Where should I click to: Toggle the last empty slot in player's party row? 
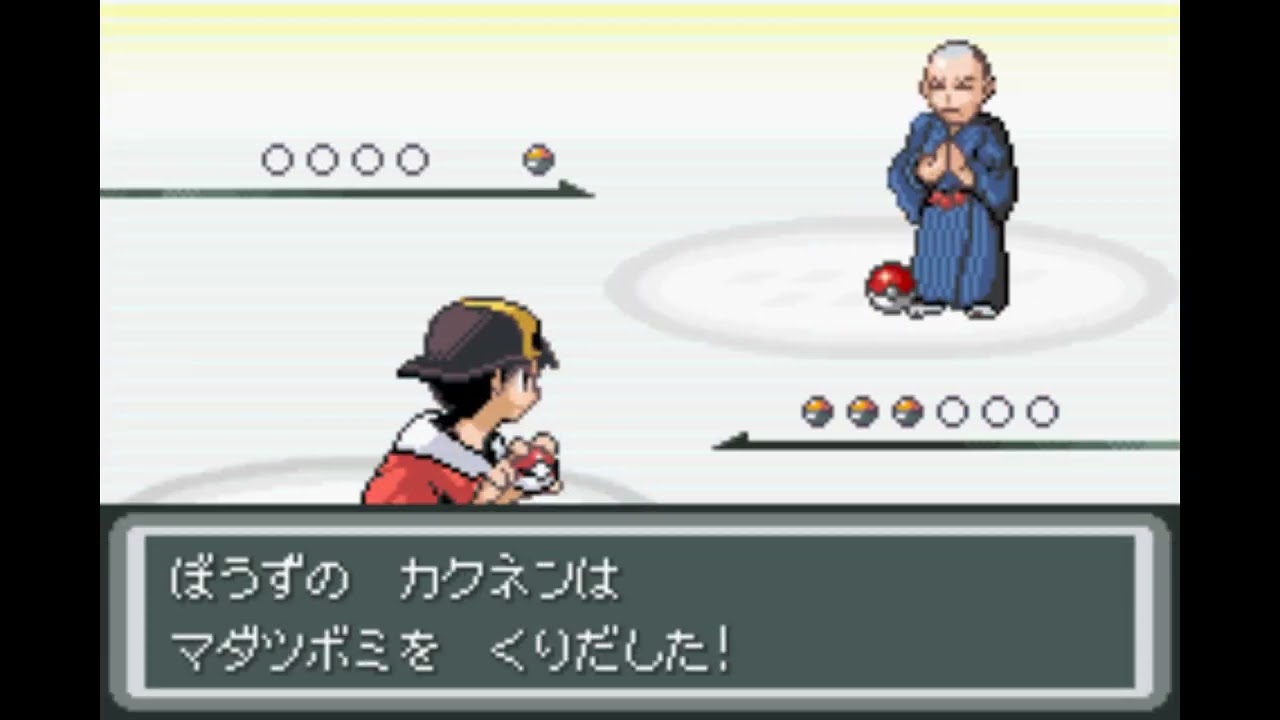(x=1044, y=409)
